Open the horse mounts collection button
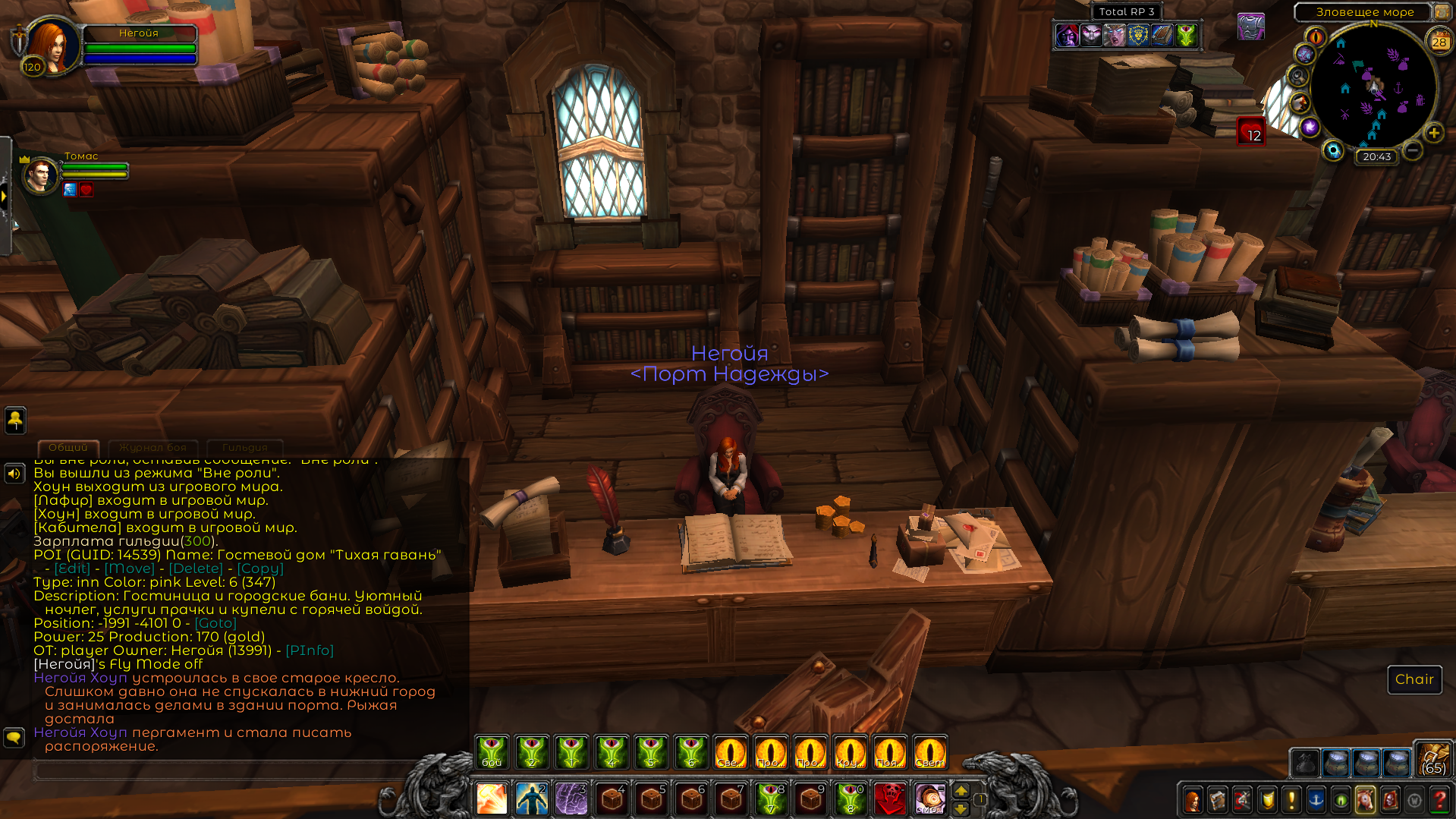This screenshot has height=819, width=1456. tap(1364, 800)
